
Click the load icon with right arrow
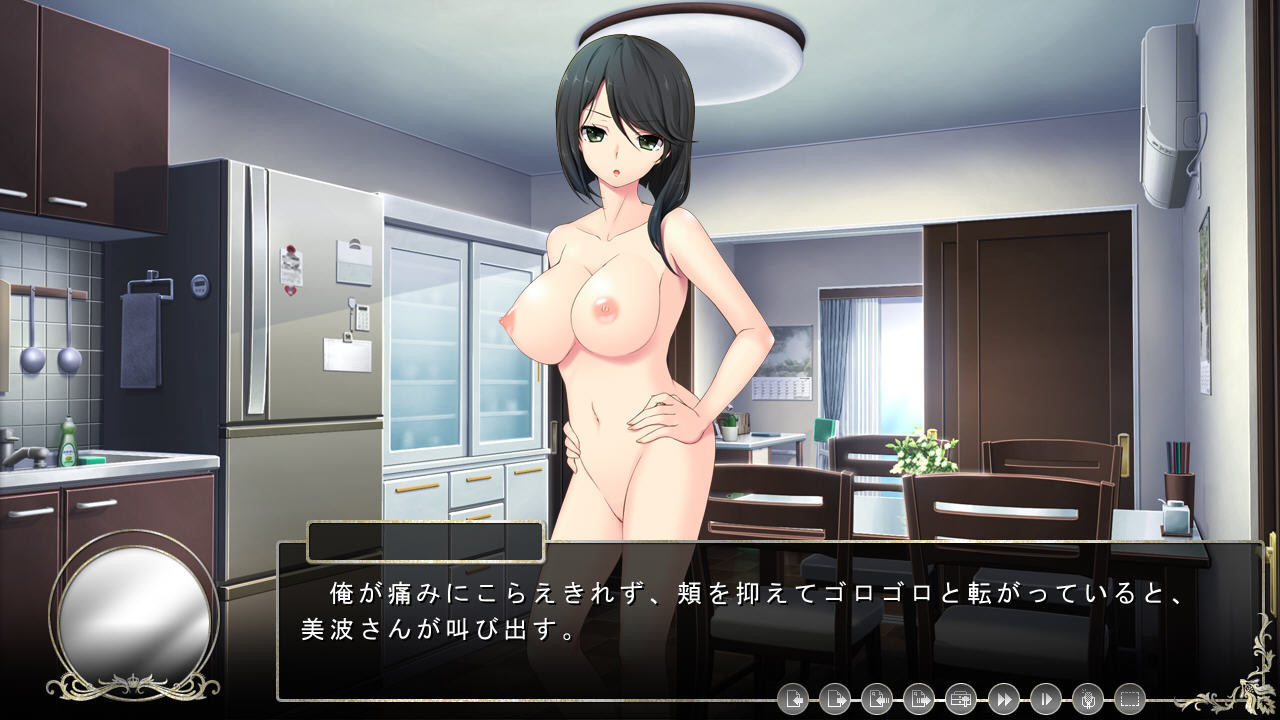pos(834,698)
